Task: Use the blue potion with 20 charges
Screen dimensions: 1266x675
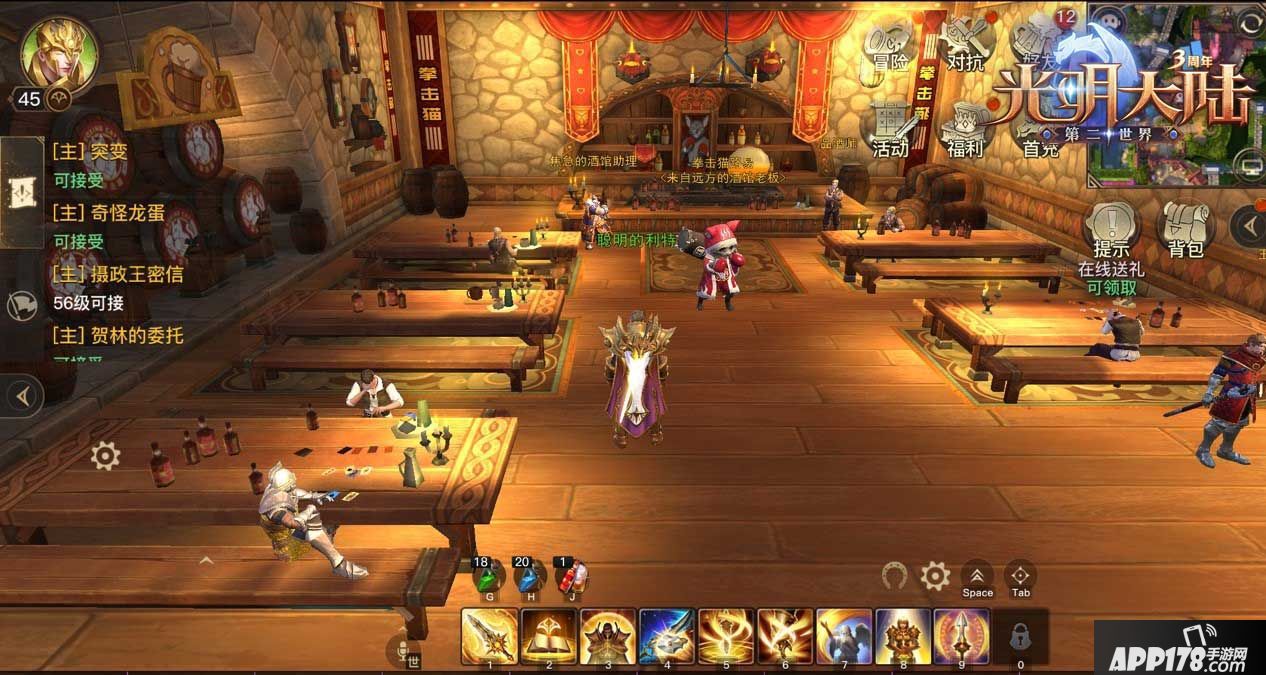Action: (x=530, y=578)
